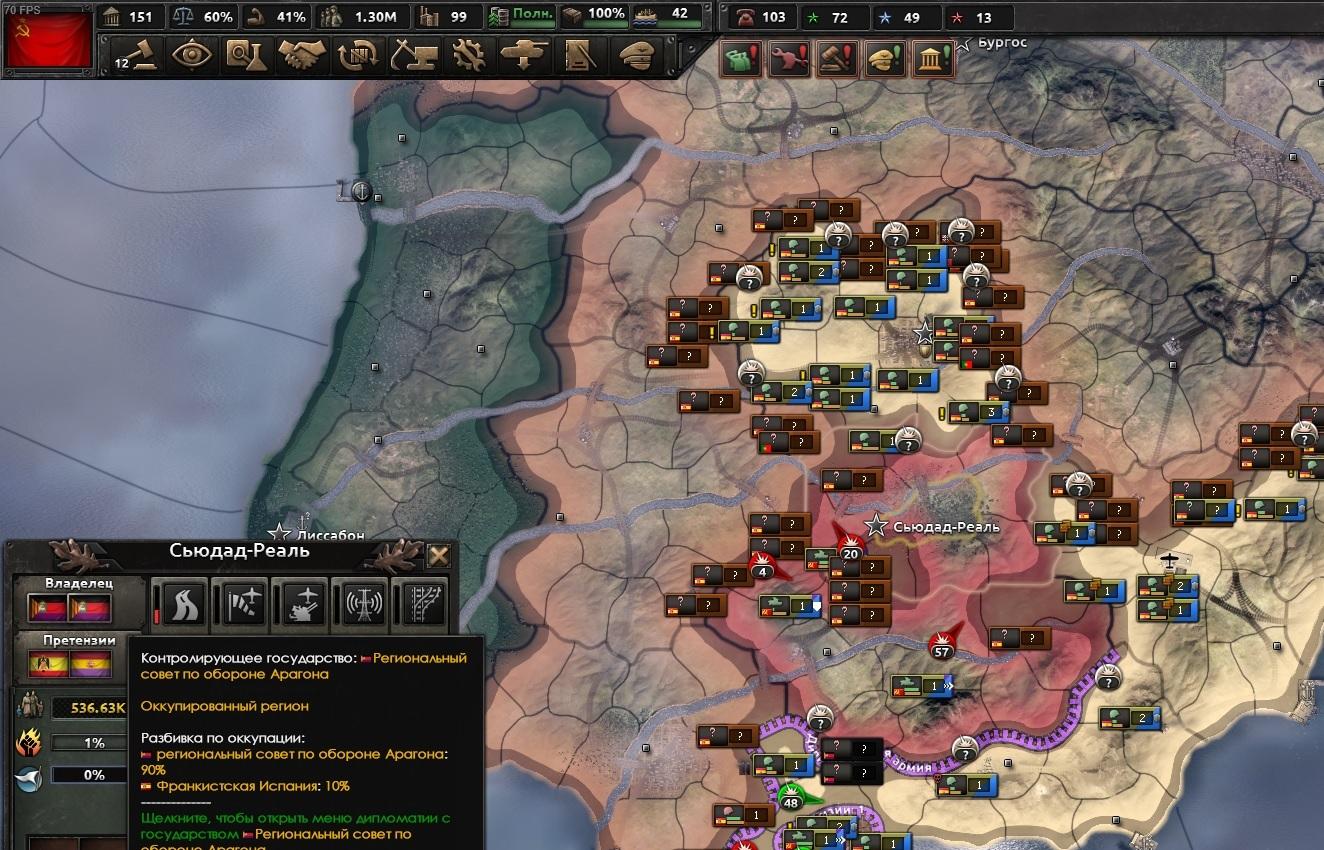Close the Сьюдад-Реаль state panel
This screenshot has height=850, width=1324.
click(x=438, y=556)
